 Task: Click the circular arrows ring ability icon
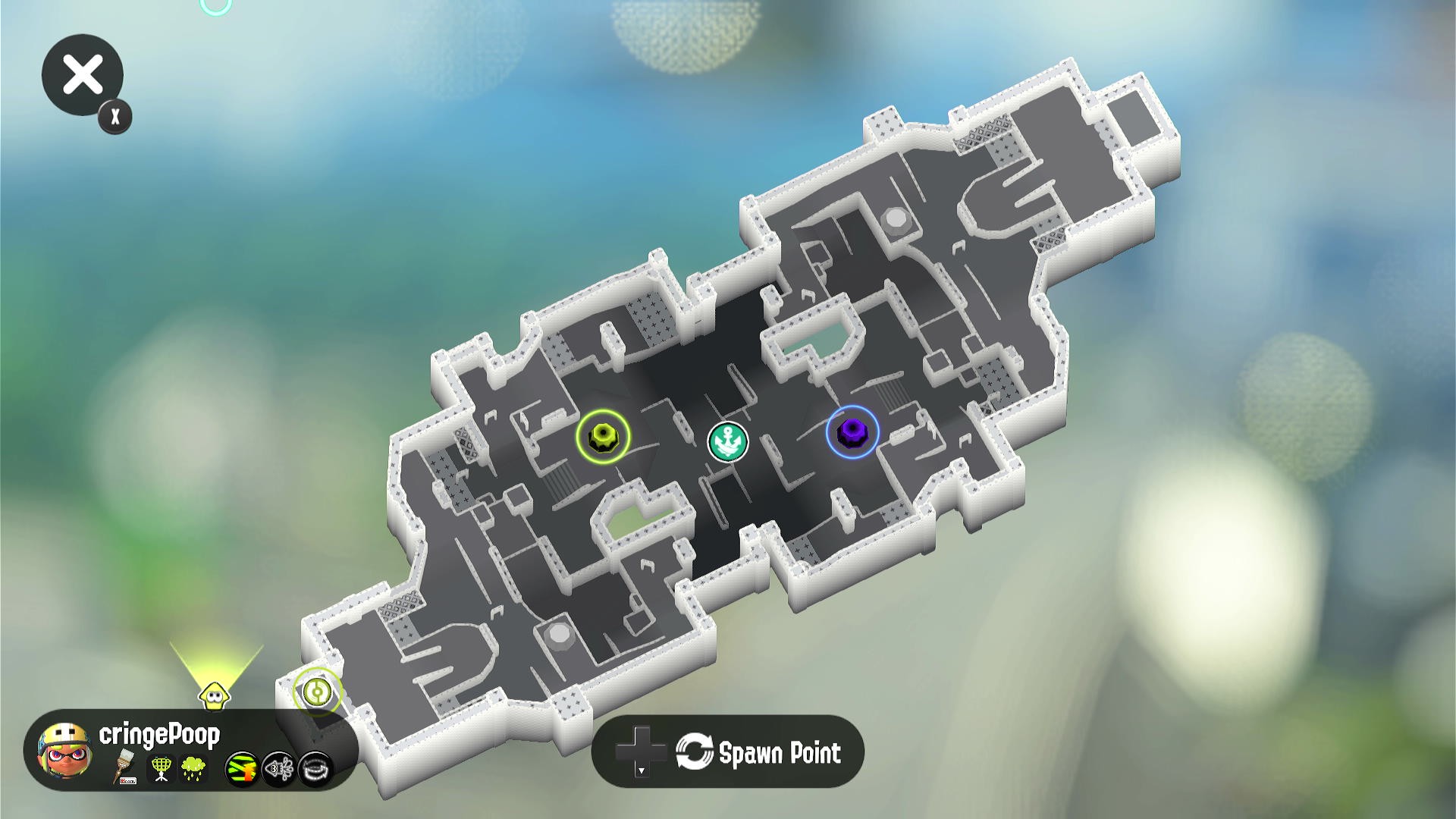tap(315, 769)
